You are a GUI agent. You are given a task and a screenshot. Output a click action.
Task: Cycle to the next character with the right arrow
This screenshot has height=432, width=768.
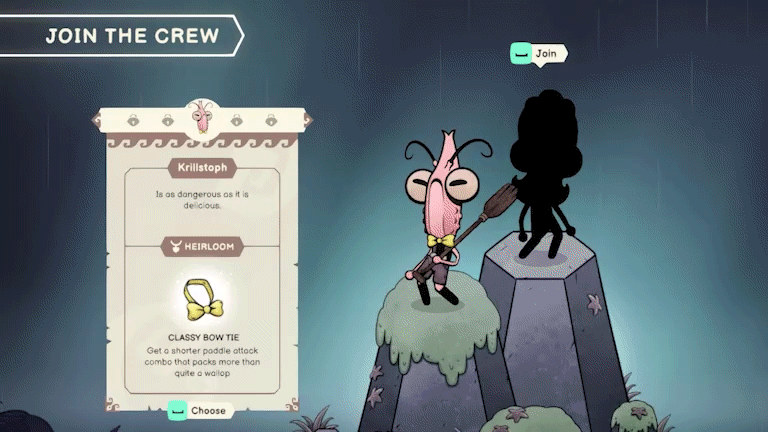pos(307,121)
